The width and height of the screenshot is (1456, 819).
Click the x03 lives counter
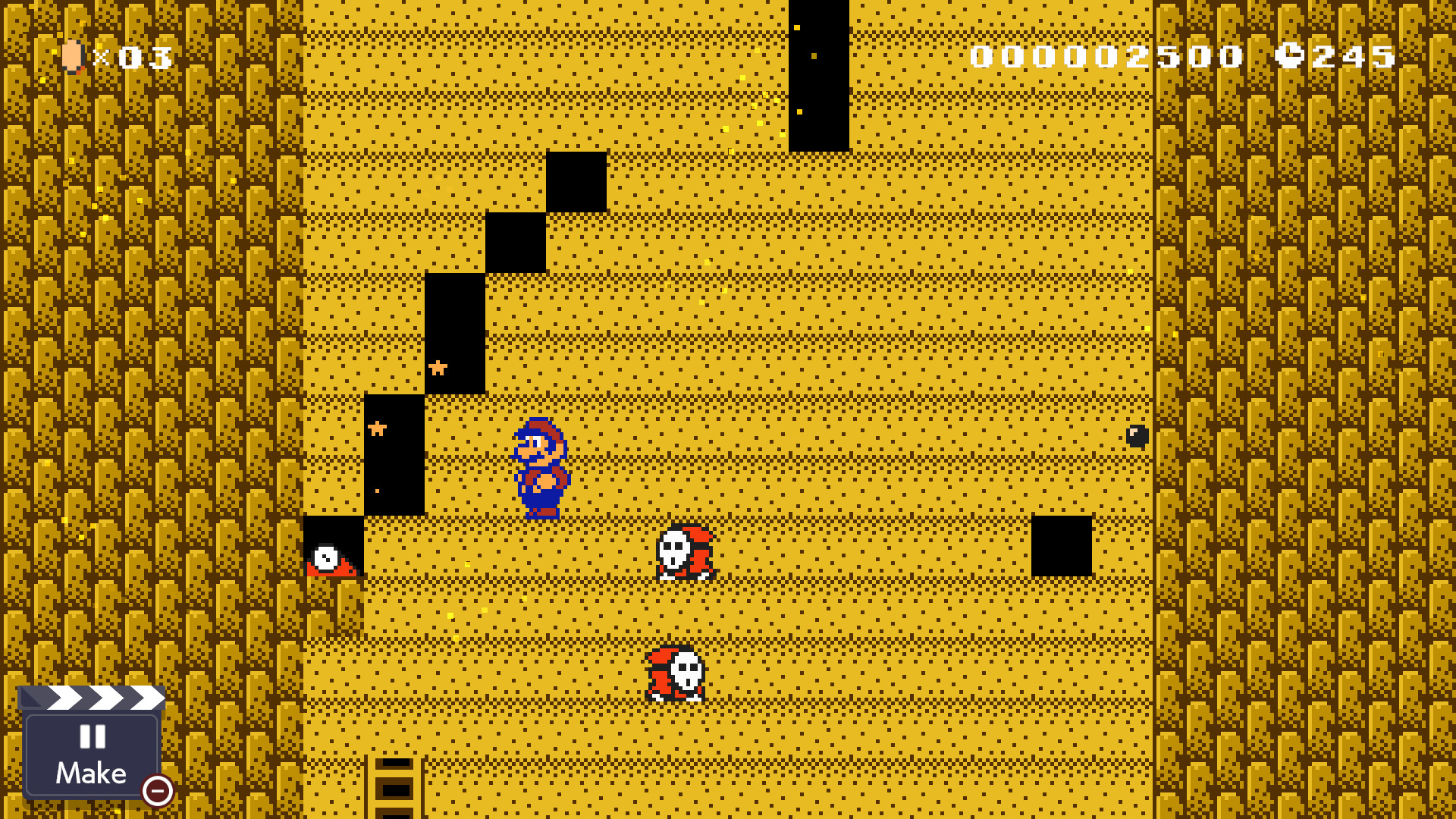click(x=134, y=58)
